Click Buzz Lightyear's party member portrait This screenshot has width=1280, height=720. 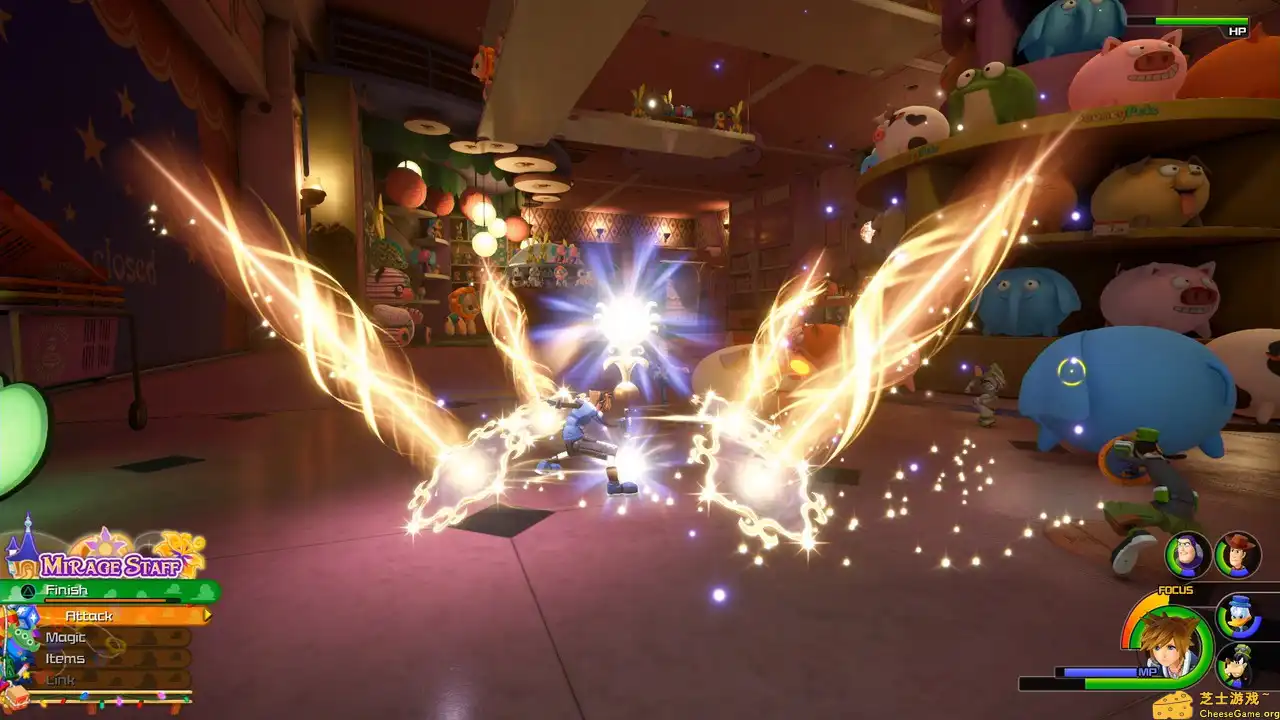[x=1186, y=556]
